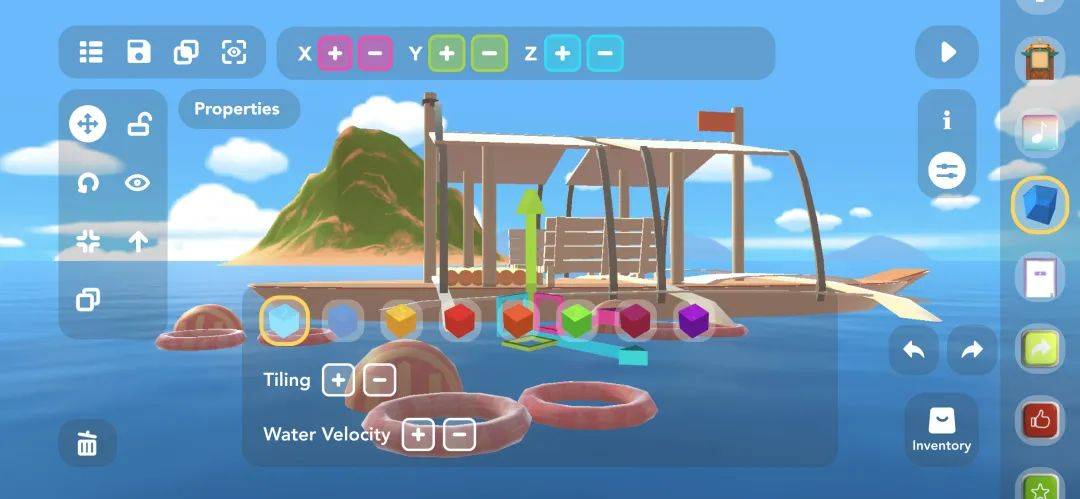
Task: Save the build with the floppy disk icon
Action: pyautogui.click(x=138, y=52)
